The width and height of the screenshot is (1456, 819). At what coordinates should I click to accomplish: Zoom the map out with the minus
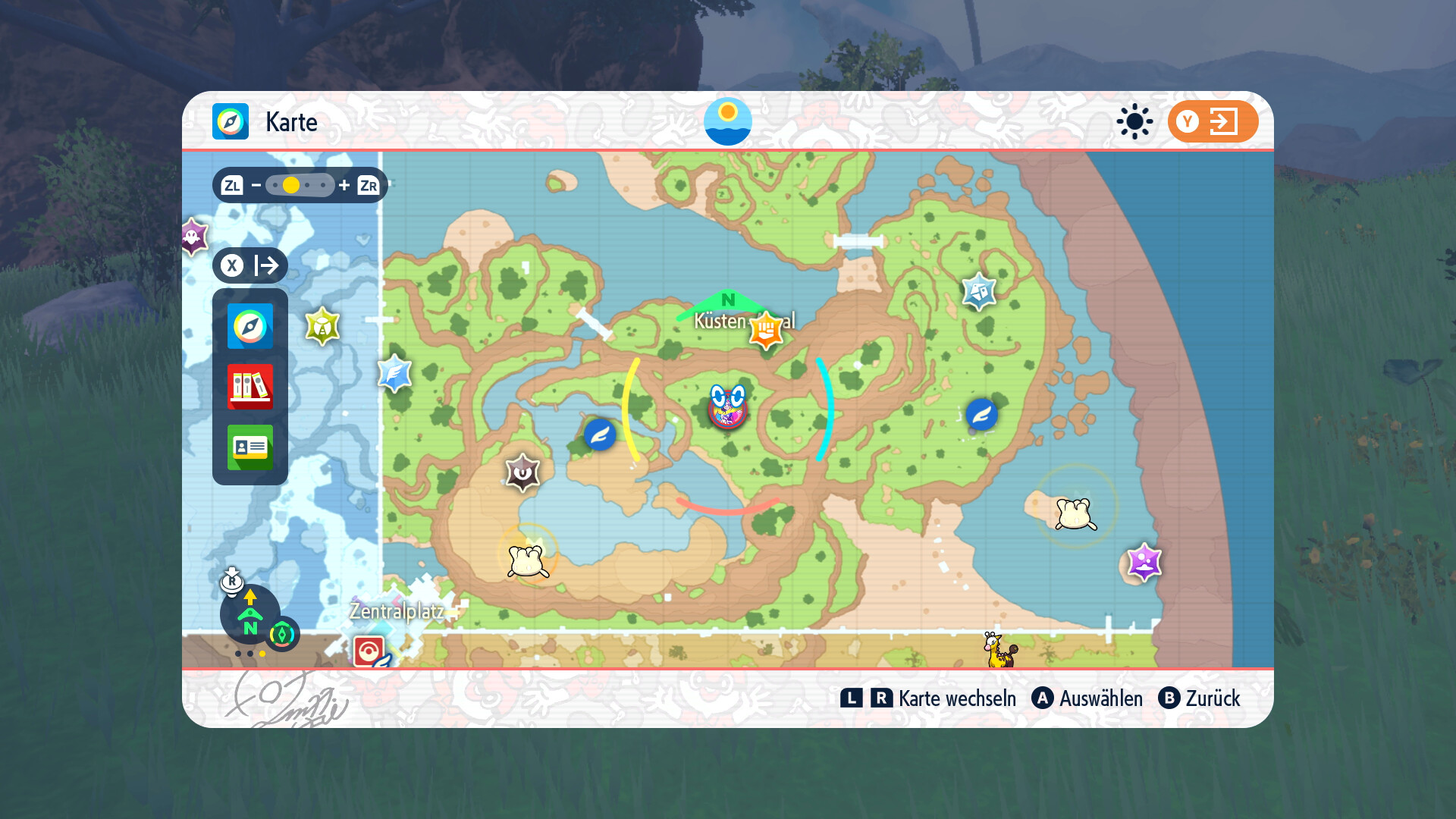pos(256,185)
